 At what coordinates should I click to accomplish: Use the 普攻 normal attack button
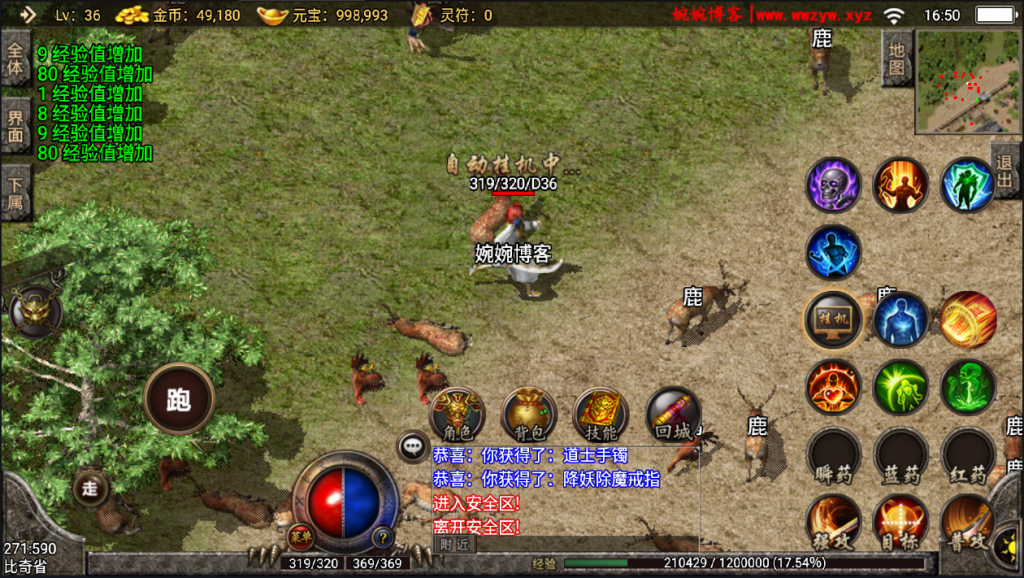click(967, 522)
